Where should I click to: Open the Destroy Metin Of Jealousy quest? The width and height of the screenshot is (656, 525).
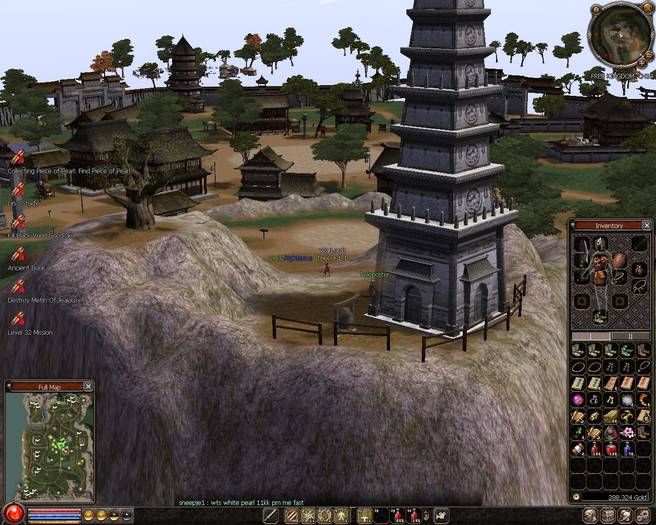tap(17, 285)
